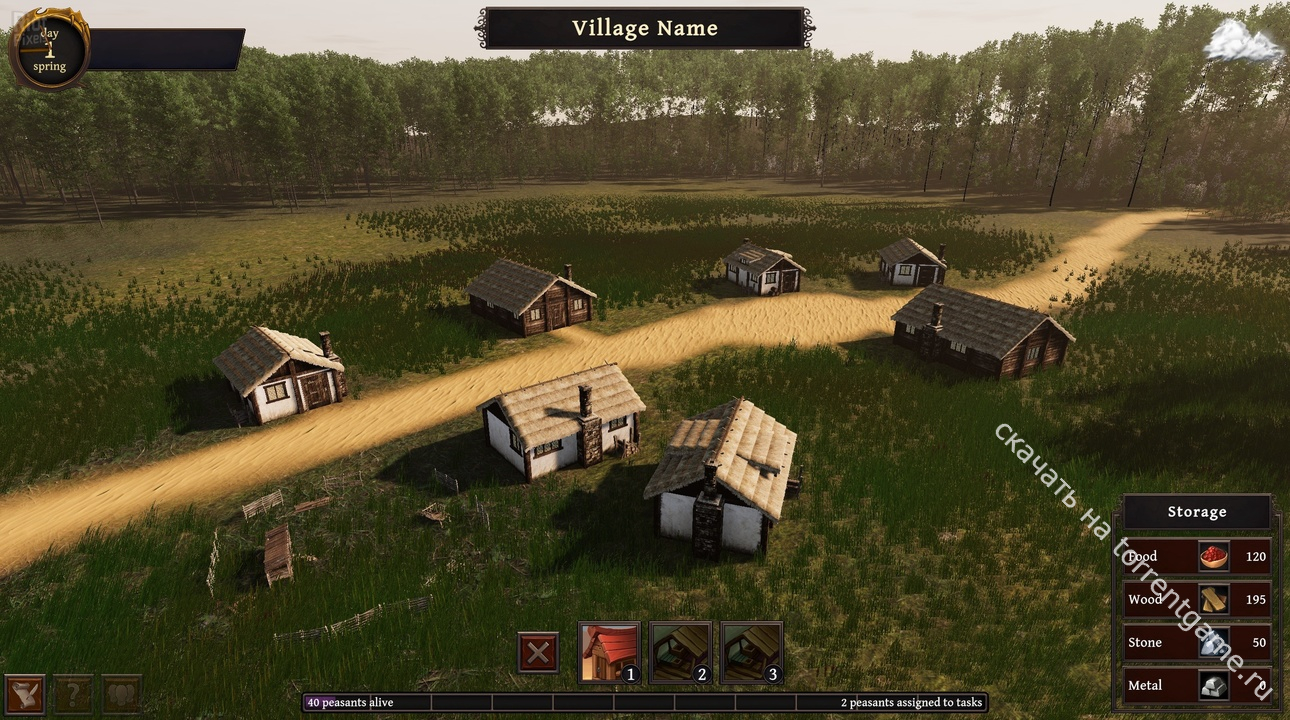Select the Metal resource row
Image resolution: width=1290 pixels, height=720 pixels.
[x=1196, y=685]
